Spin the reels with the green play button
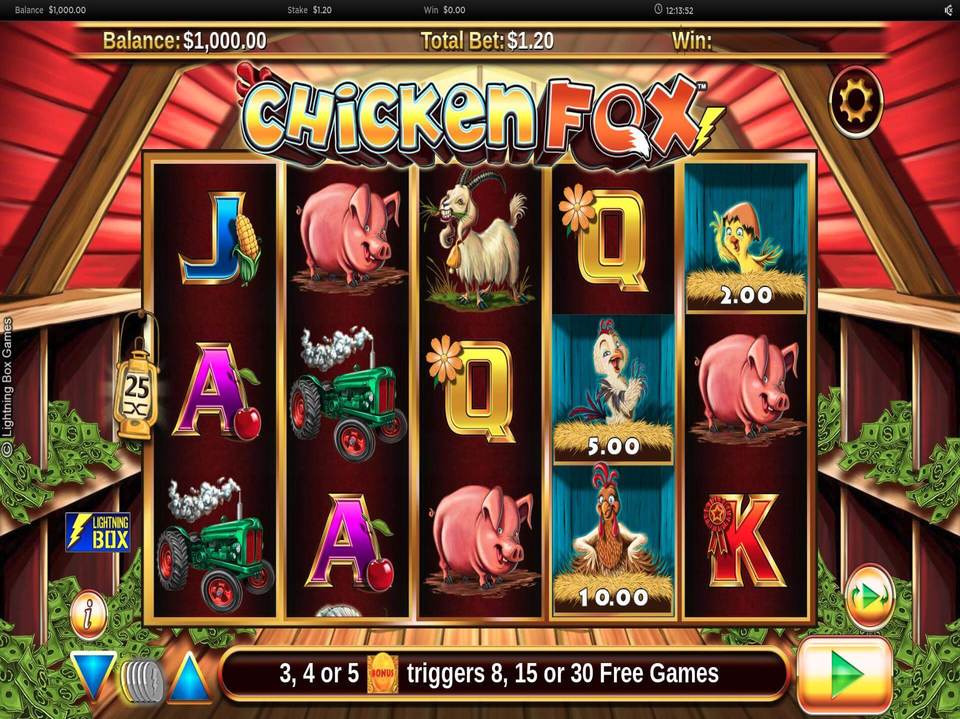Viewport: 960px width, 719px height. [x=845, y=677]
